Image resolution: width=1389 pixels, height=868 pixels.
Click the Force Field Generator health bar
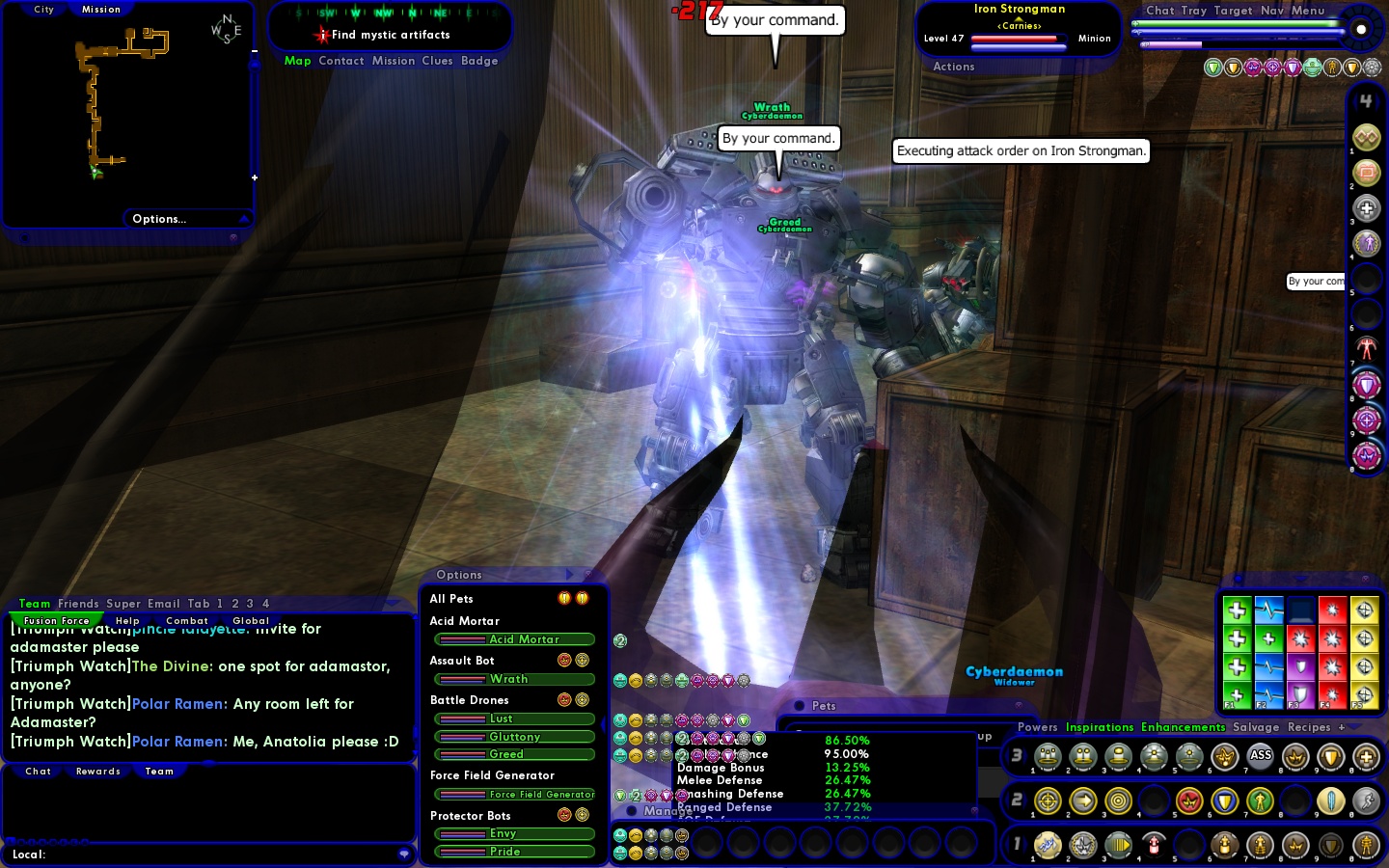pos(514,795)
